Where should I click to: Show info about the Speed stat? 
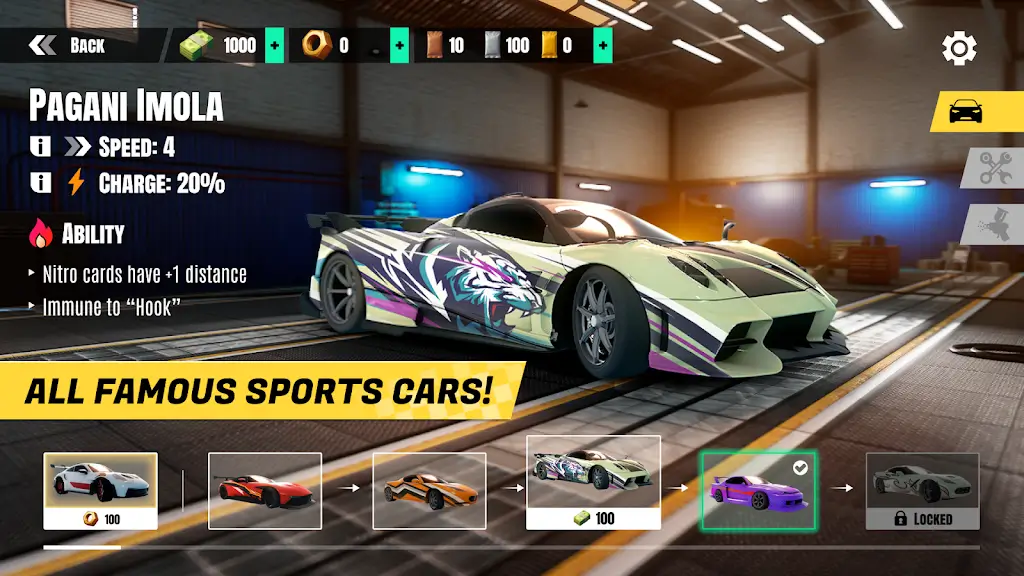coord(41,147)
